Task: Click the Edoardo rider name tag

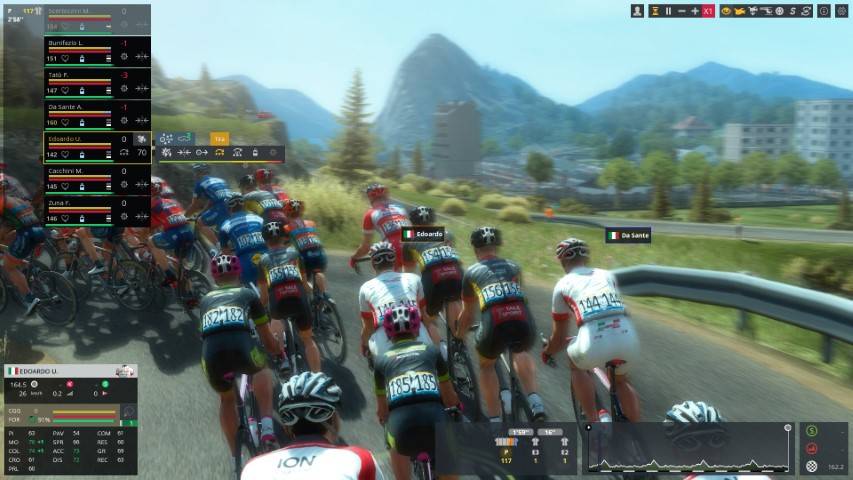Action: pyautogui.click(x=423, y=234)
